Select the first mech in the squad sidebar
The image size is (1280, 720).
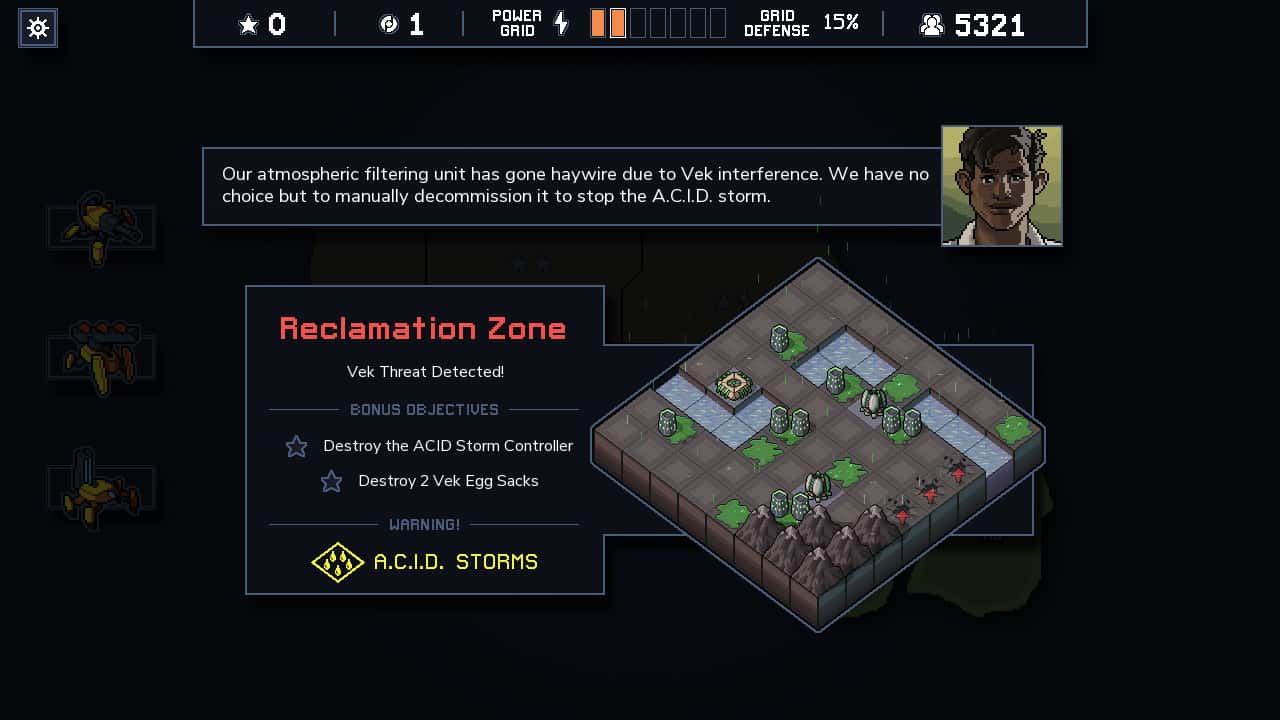pos(100,228)
